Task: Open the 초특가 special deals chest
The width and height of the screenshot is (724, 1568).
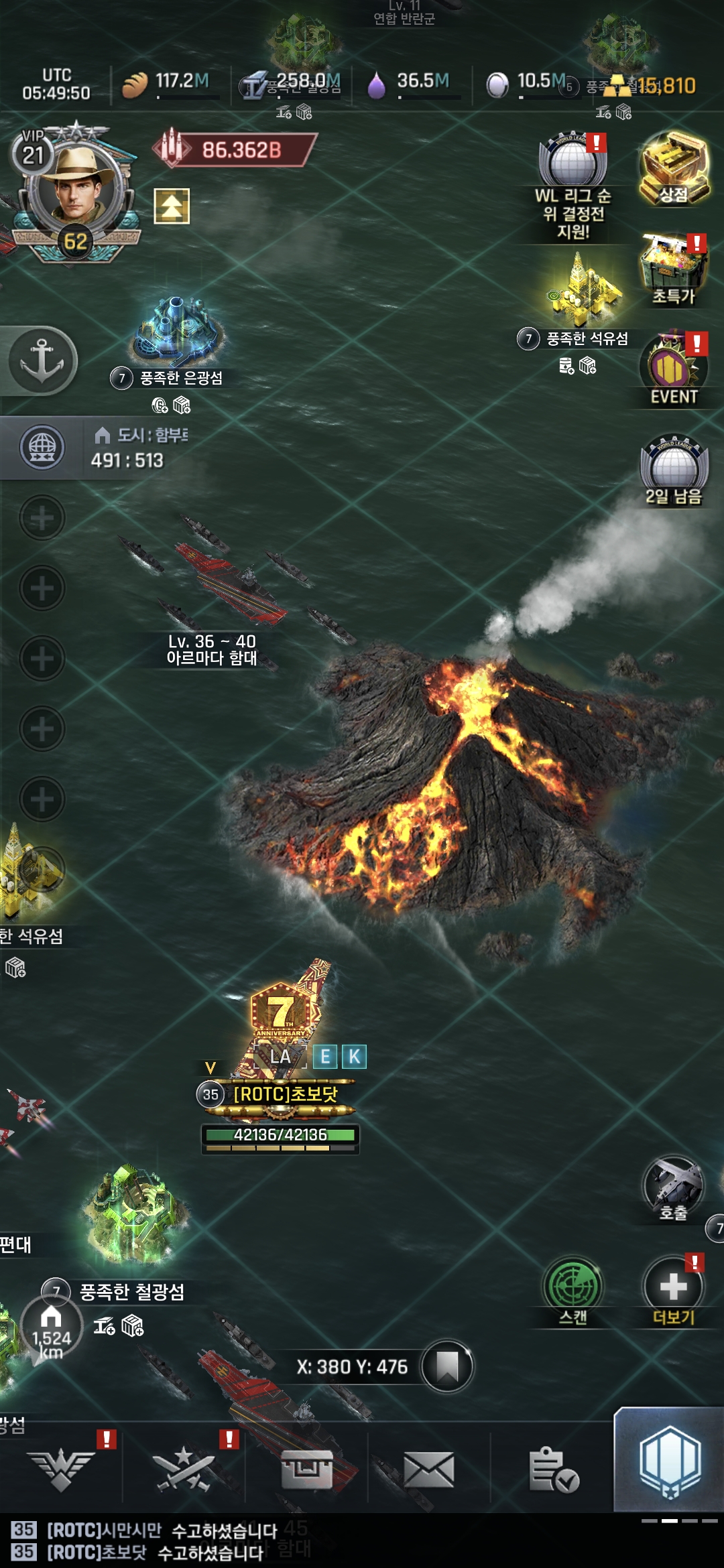Action: [674, 268]
